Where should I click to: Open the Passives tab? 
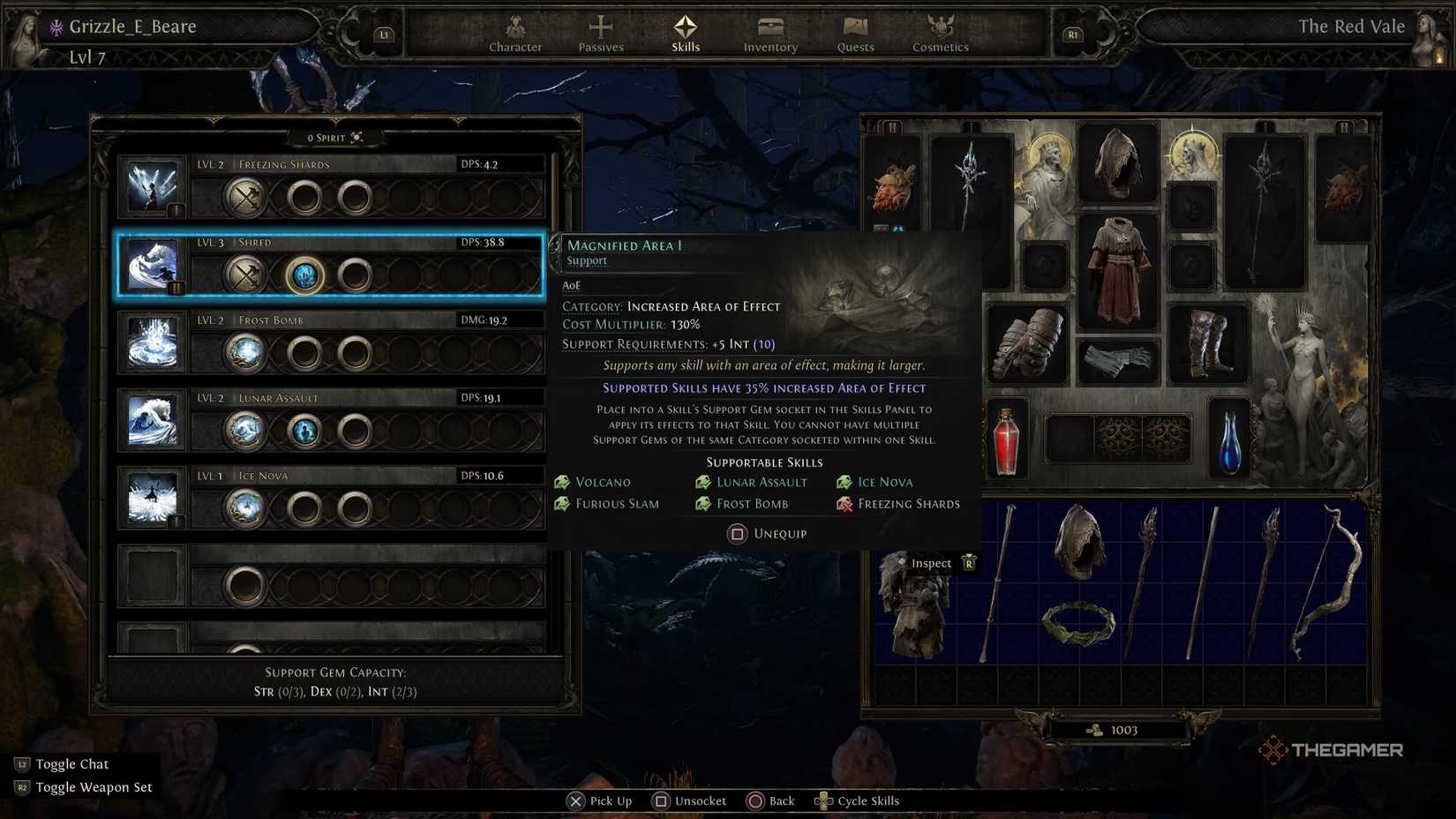[x=600, y=35]
